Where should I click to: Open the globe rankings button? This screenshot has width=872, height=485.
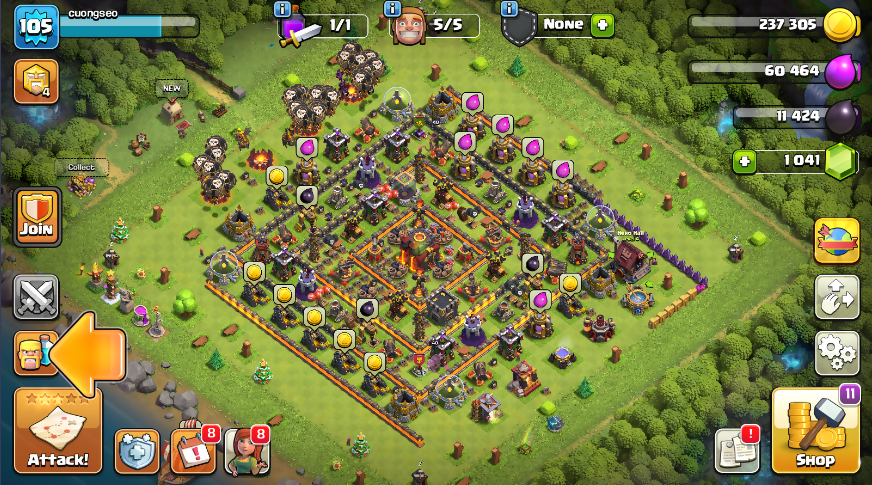pos(837,241)
